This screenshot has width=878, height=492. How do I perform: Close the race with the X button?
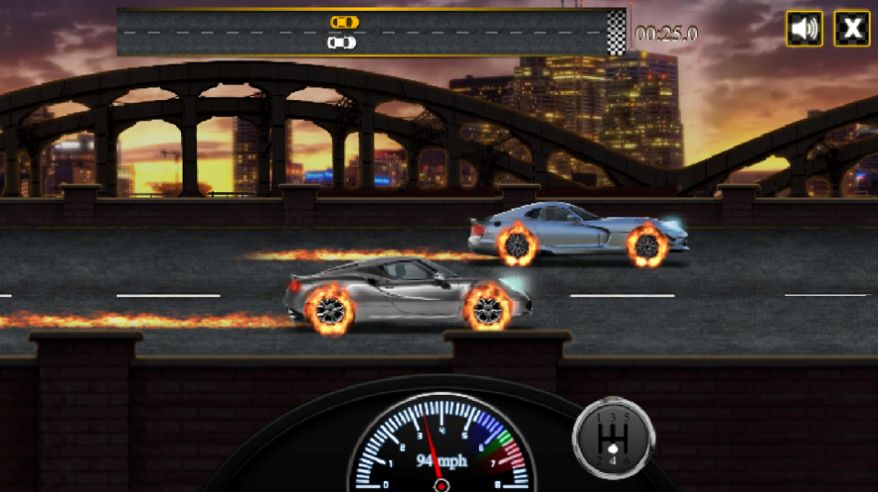[851, 28]
